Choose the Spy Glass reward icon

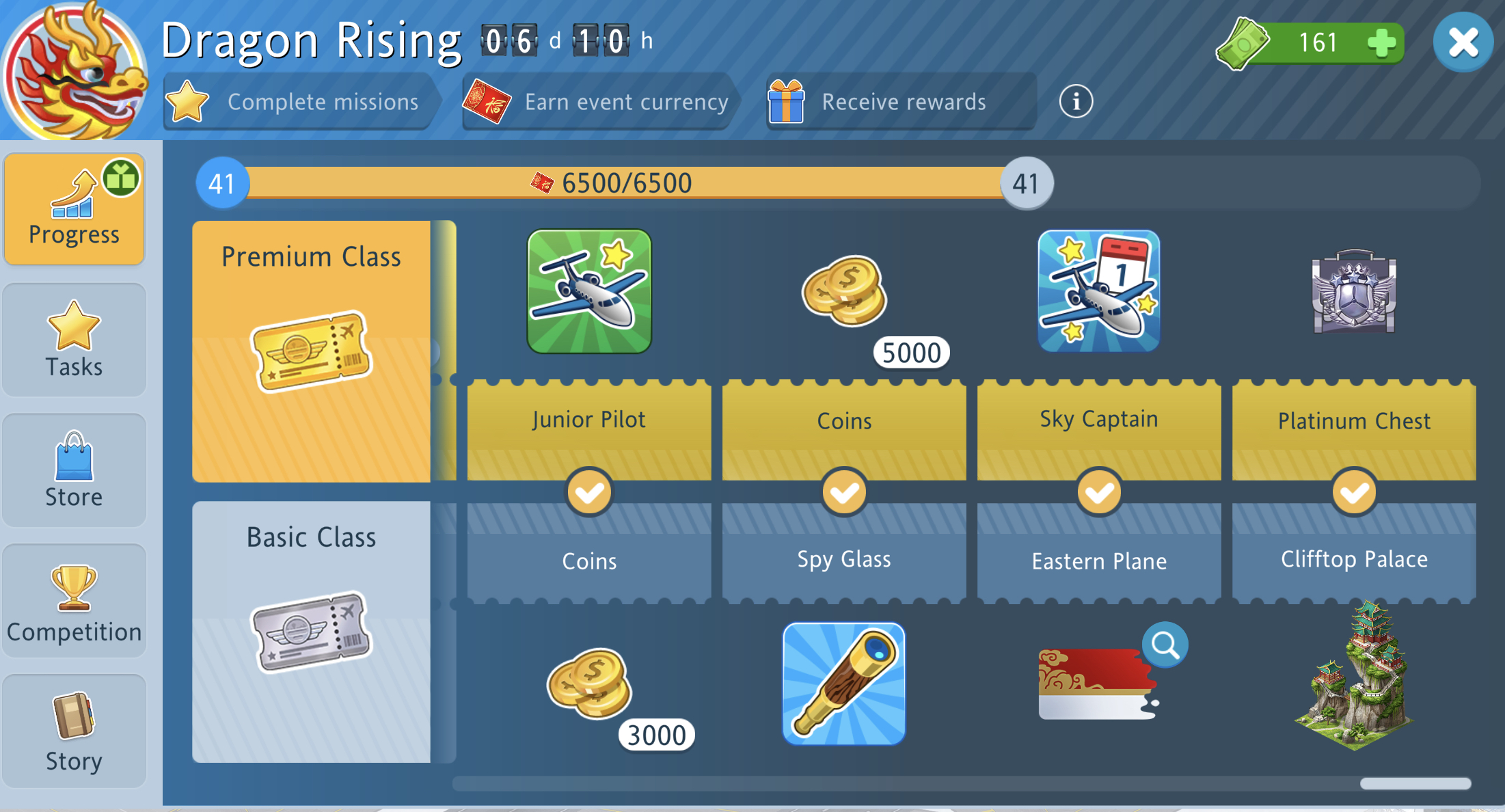(844, 684)
